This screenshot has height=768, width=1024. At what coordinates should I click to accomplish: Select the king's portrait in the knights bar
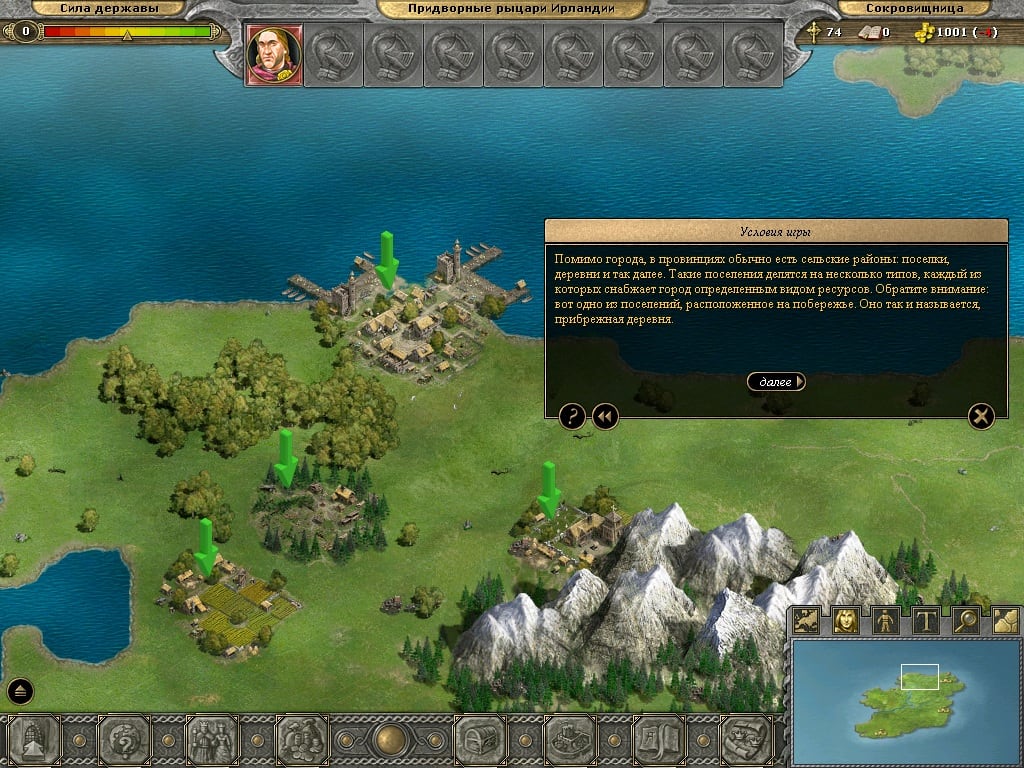point(272,55)
